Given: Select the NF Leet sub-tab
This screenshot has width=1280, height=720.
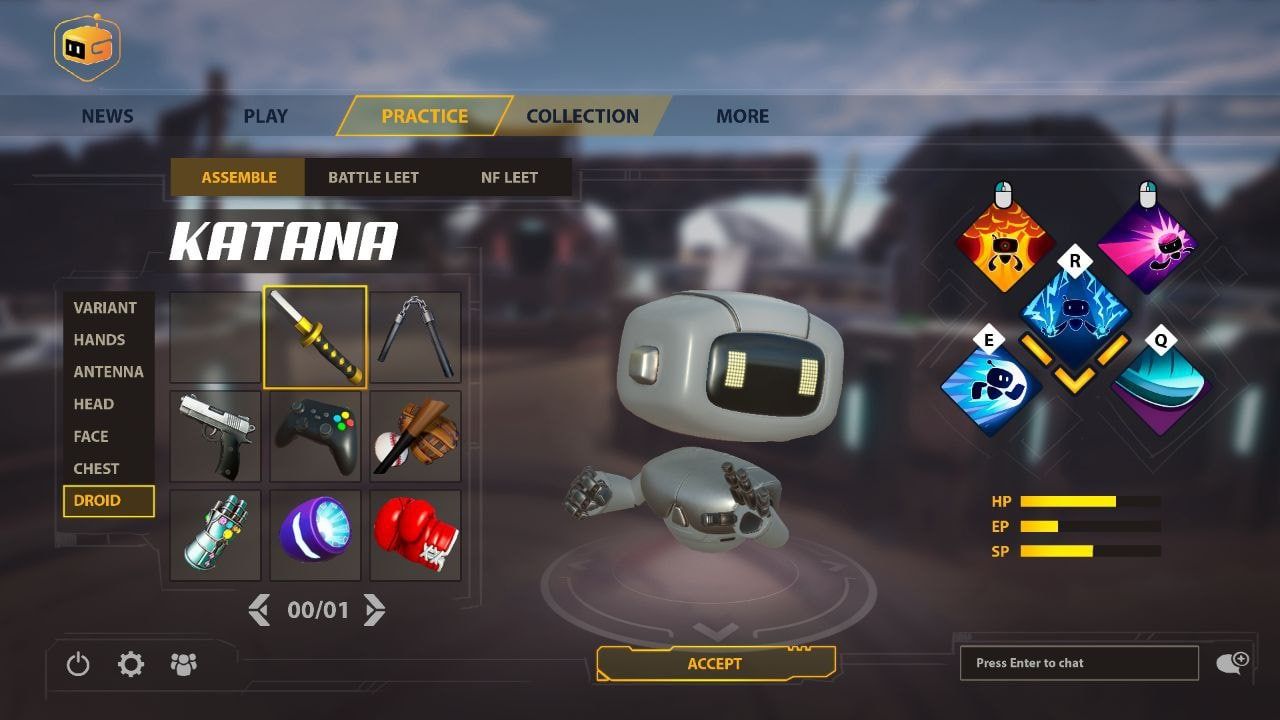Looking at the screenshot, I should [x=509, y=177].
